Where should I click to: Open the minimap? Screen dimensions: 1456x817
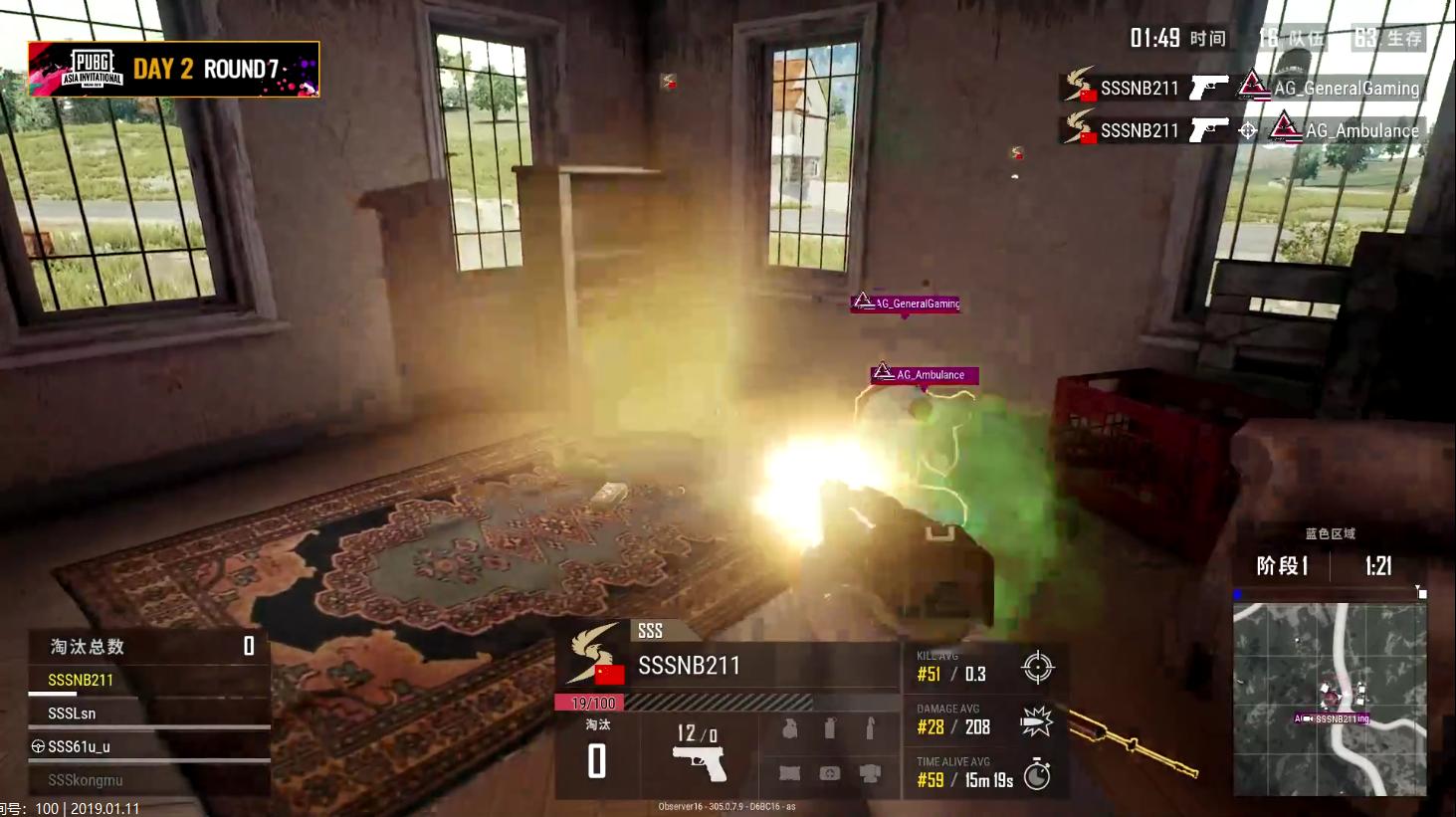pos(1330,699)
